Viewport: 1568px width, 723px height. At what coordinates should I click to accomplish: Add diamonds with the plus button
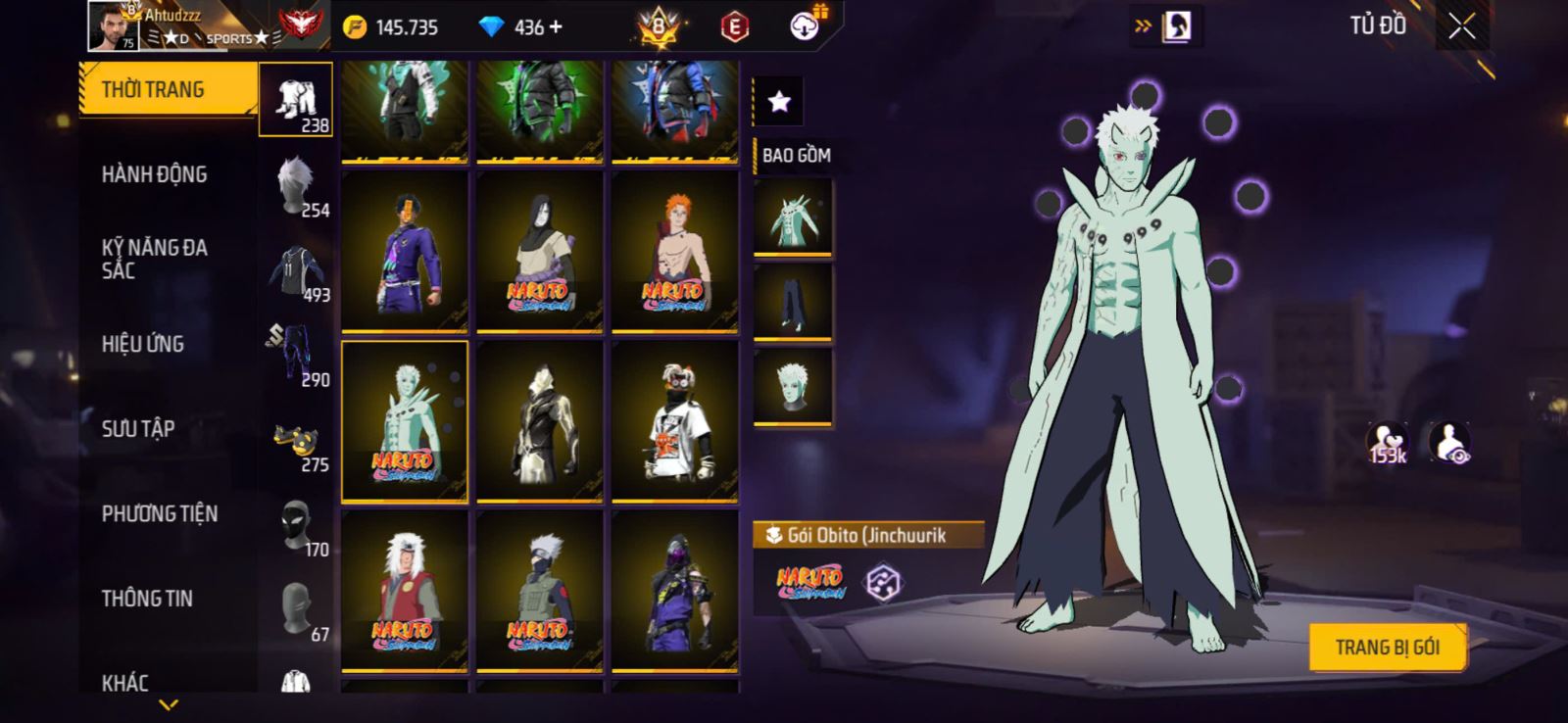coord(557,27)
